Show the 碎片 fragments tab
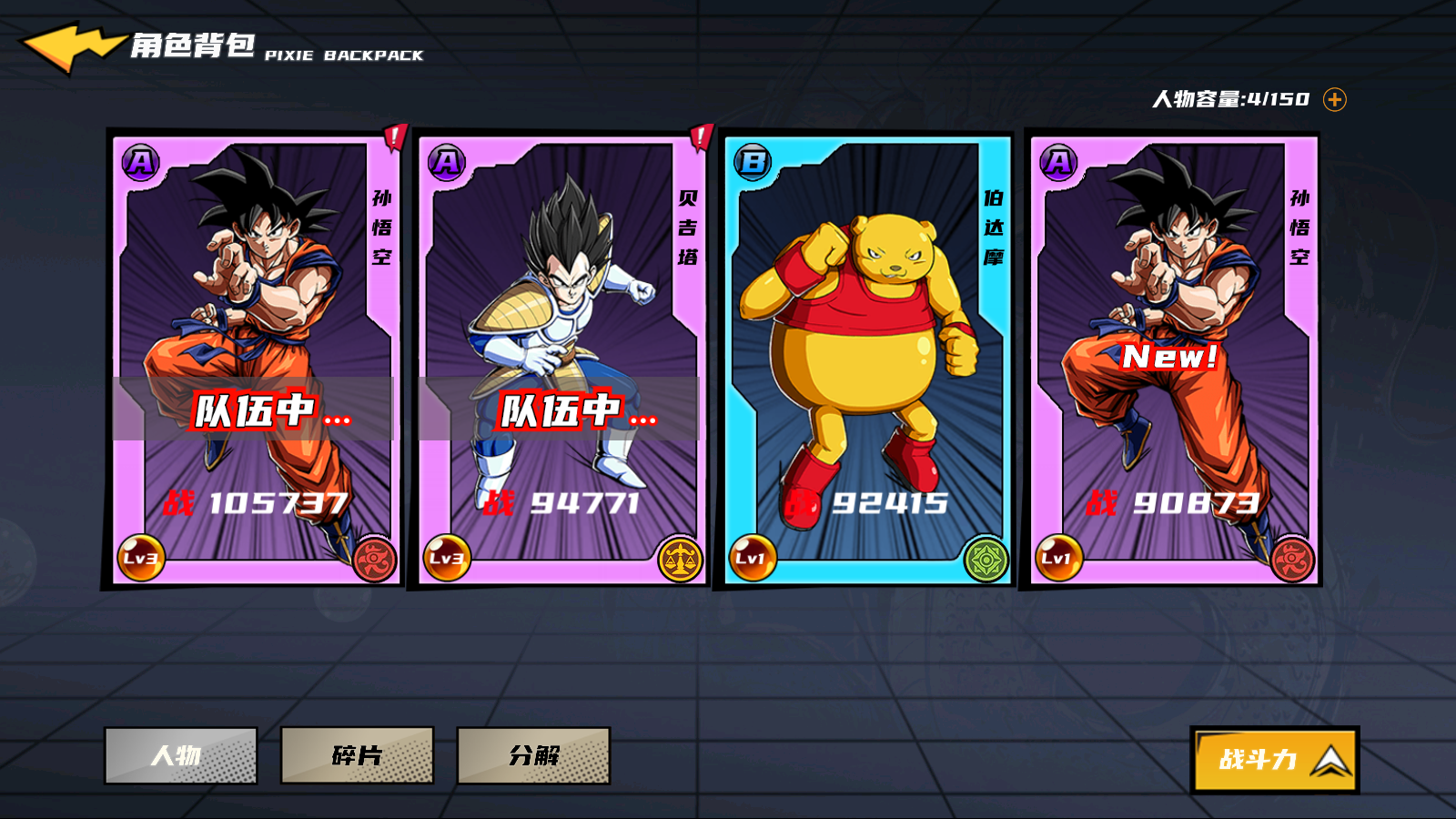The width and height of the screenshot is (1456, 819). [x=357, y=755]
